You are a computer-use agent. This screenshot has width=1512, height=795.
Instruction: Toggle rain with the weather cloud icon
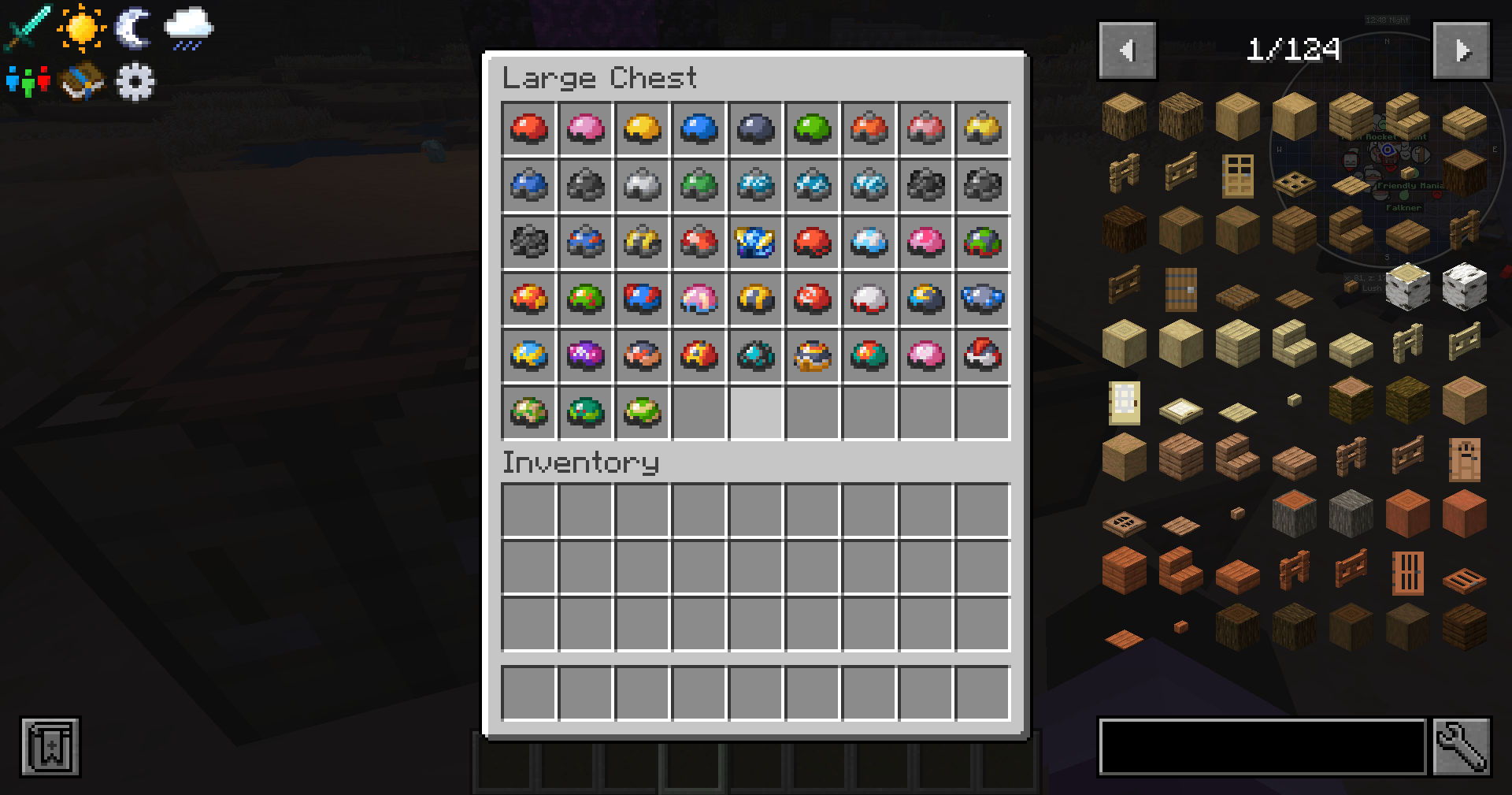coord(187,27)
